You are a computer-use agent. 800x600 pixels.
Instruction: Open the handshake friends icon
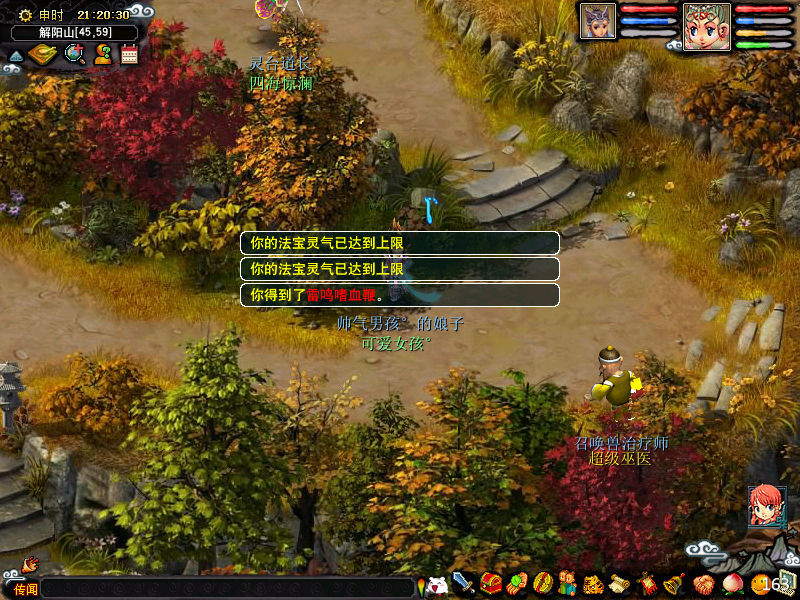click(702, 583)
